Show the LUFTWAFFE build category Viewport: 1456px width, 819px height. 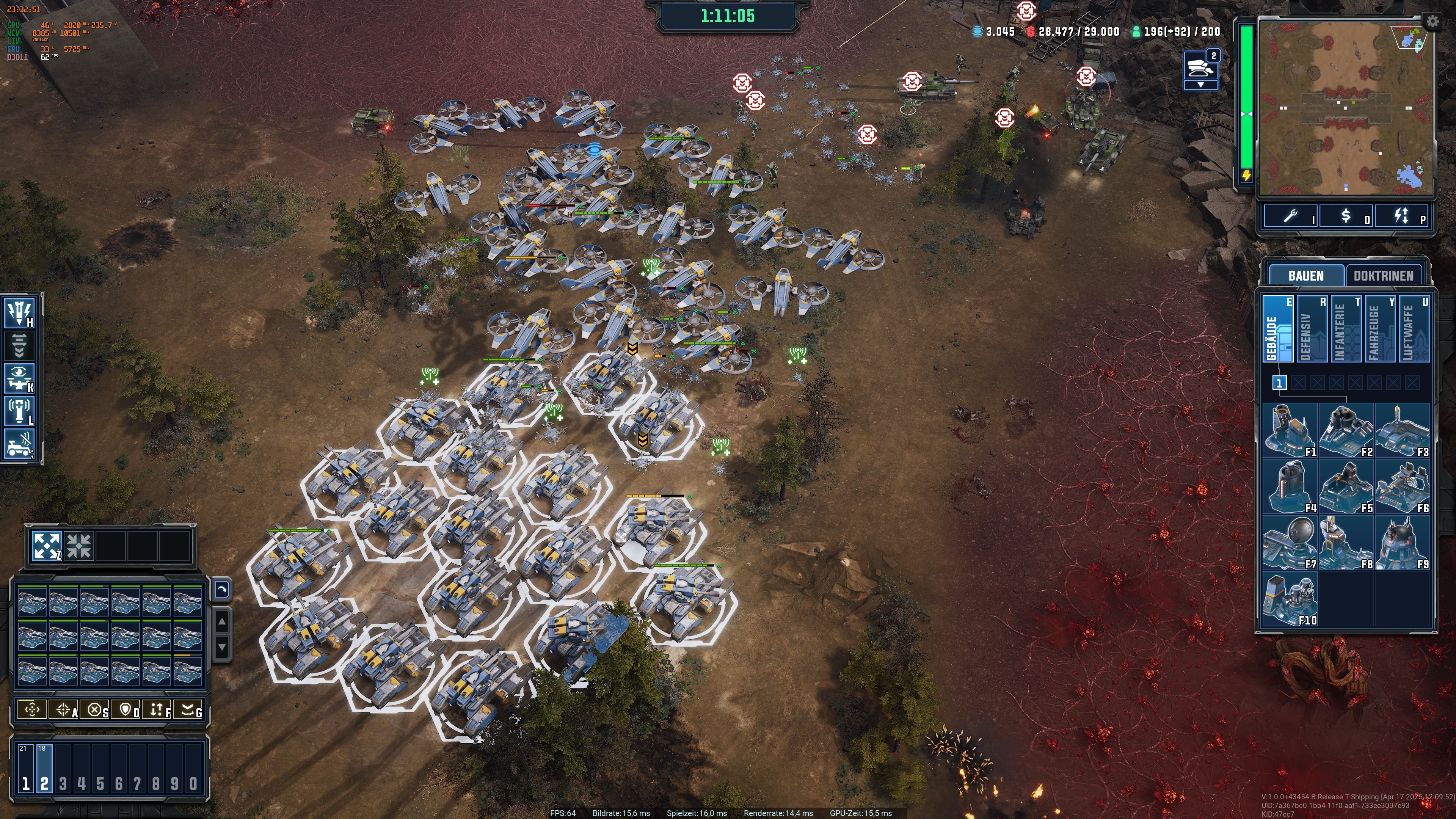[1414, 328]
